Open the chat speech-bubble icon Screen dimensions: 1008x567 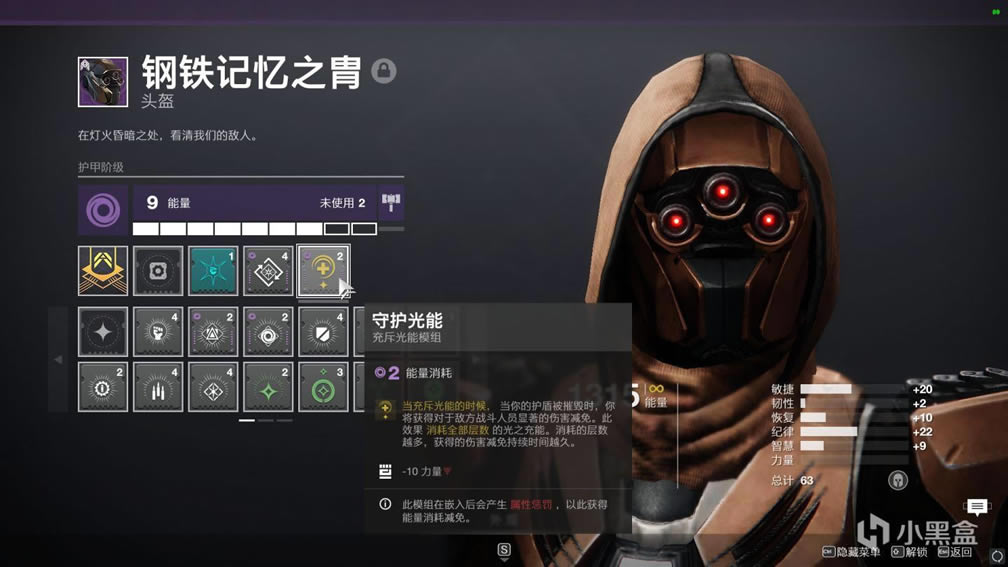point(977,507)
